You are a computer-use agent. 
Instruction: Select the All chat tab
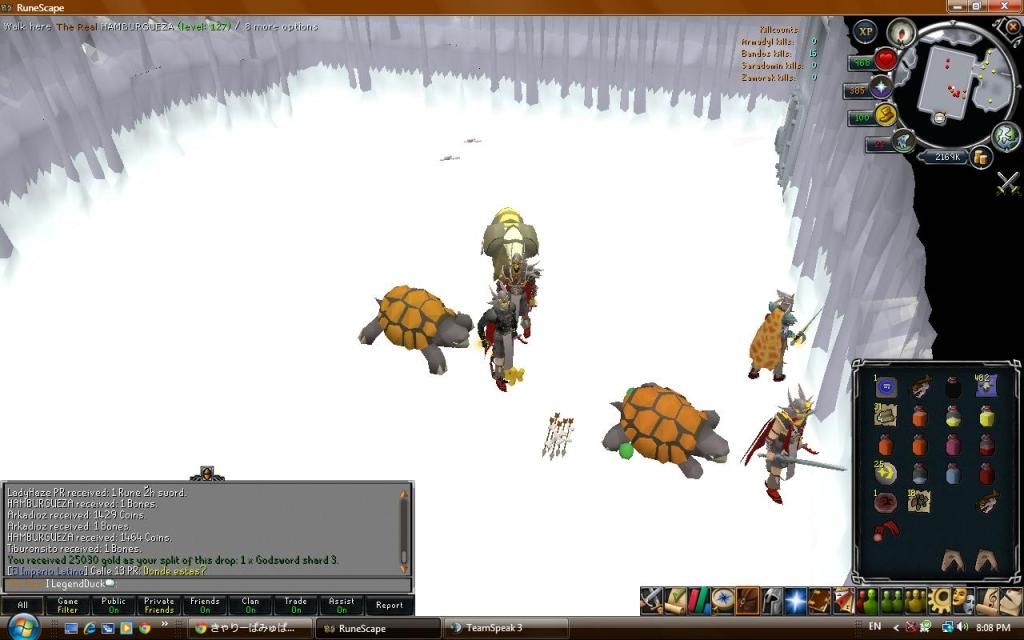[22, 605]
